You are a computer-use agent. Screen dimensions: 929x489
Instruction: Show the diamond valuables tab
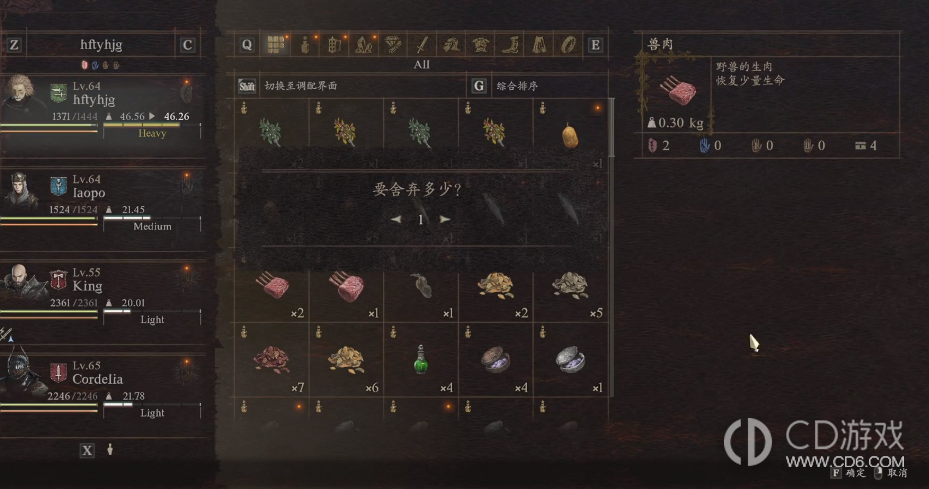pyautogui.click(x=394, y=45)
